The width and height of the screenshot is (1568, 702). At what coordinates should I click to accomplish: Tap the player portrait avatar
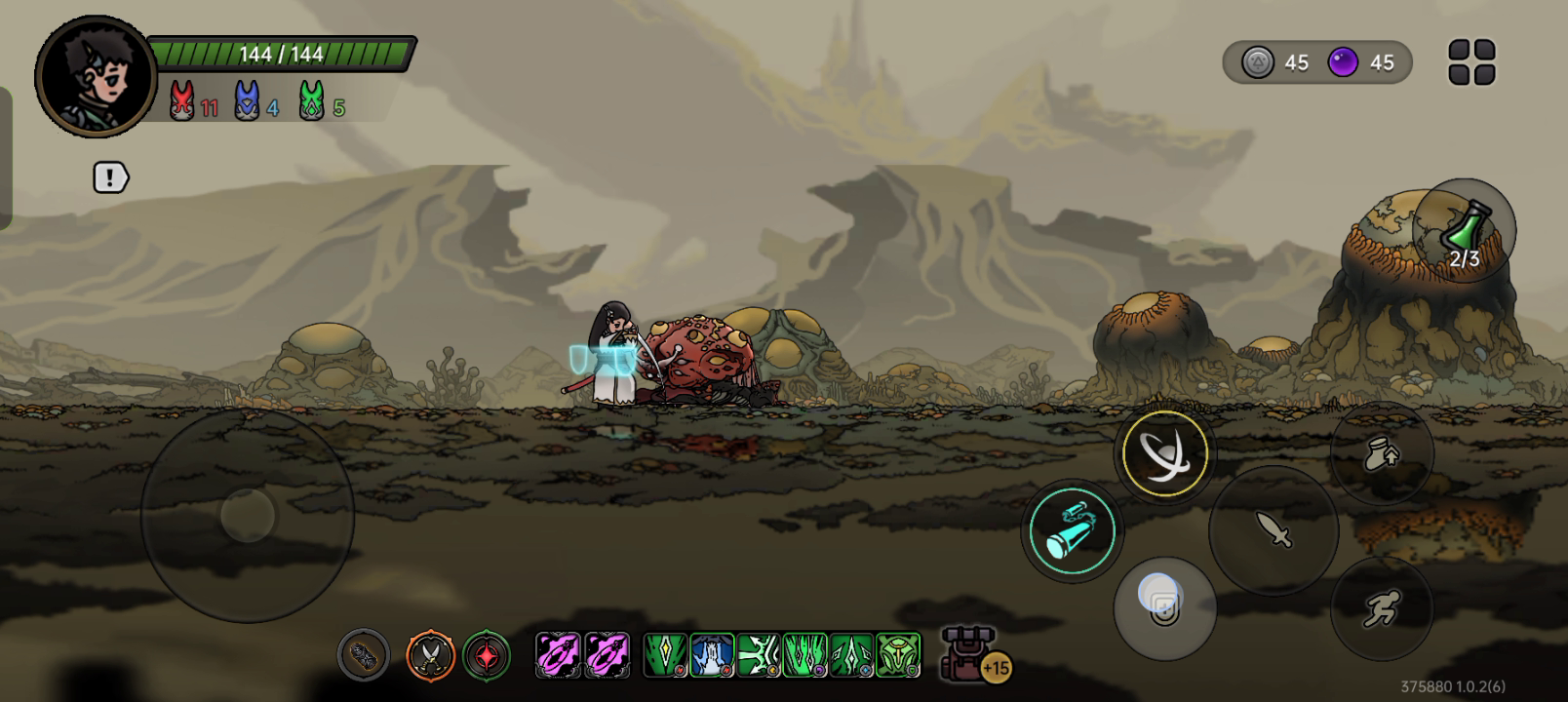pos(96,75)
